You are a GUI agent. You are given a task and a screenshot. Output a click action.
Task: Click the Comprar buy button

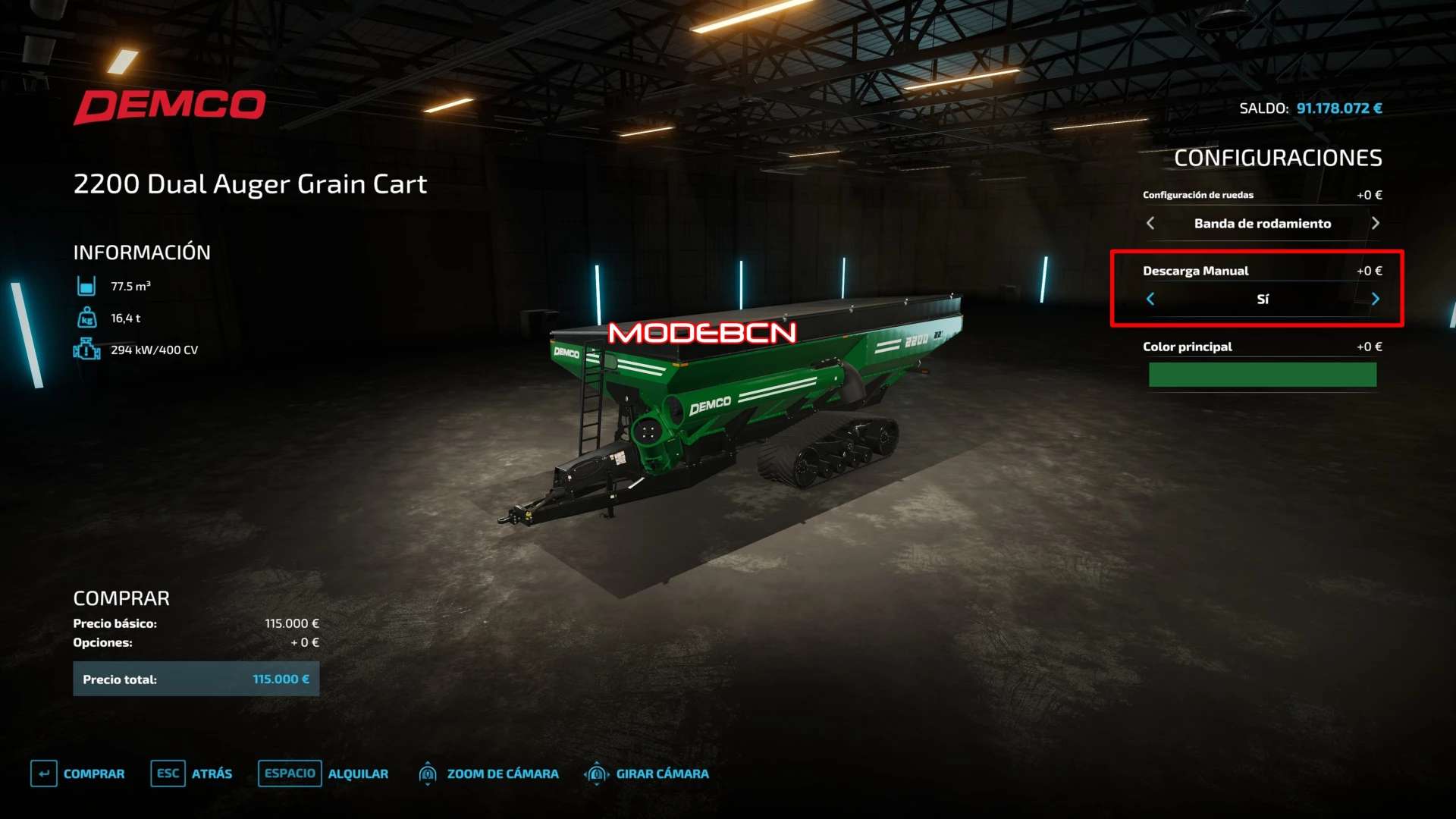[x=79, y=773]
